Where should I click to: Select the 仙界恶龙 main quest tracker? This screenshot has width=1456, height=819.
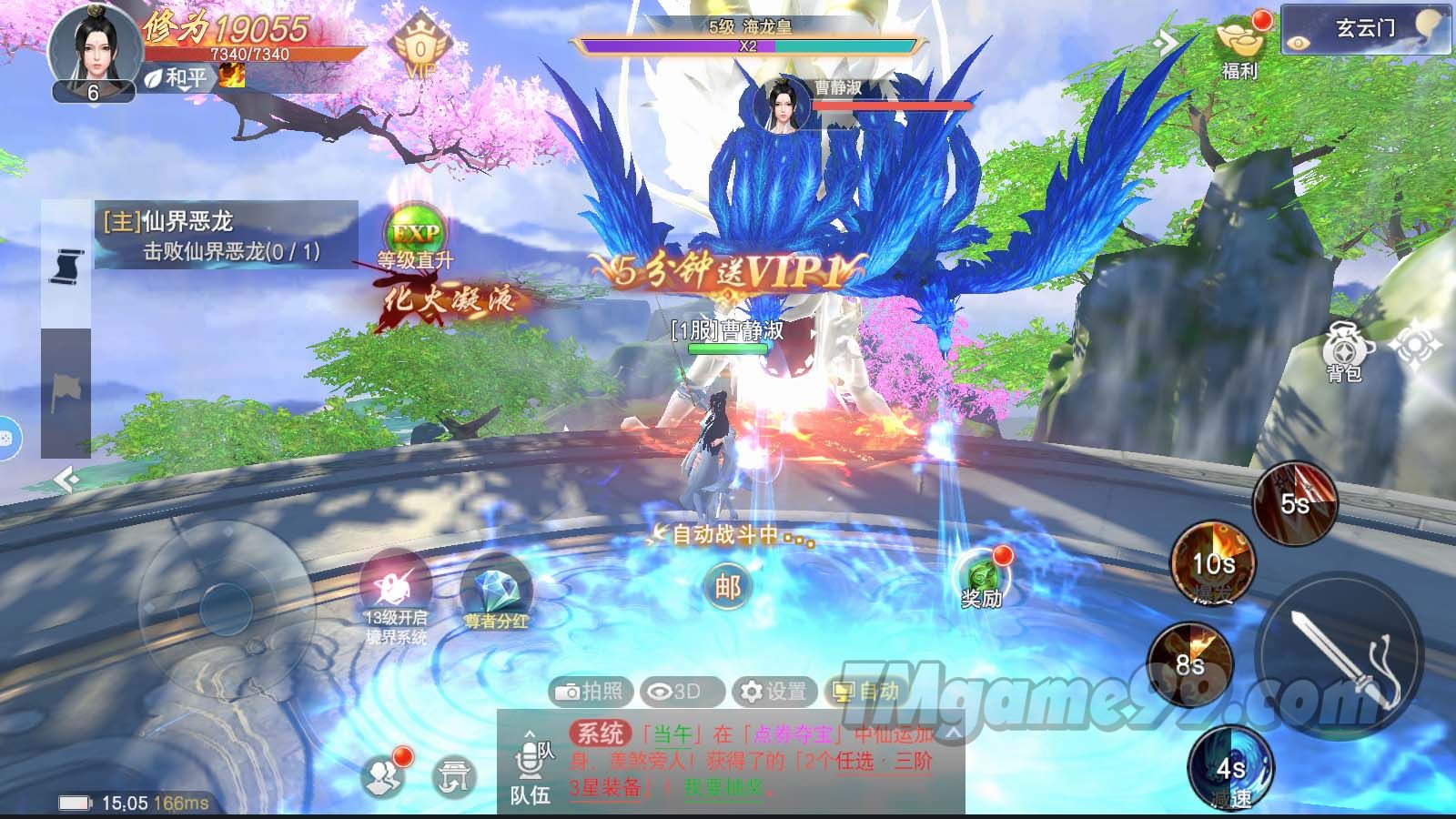(226, 235)
